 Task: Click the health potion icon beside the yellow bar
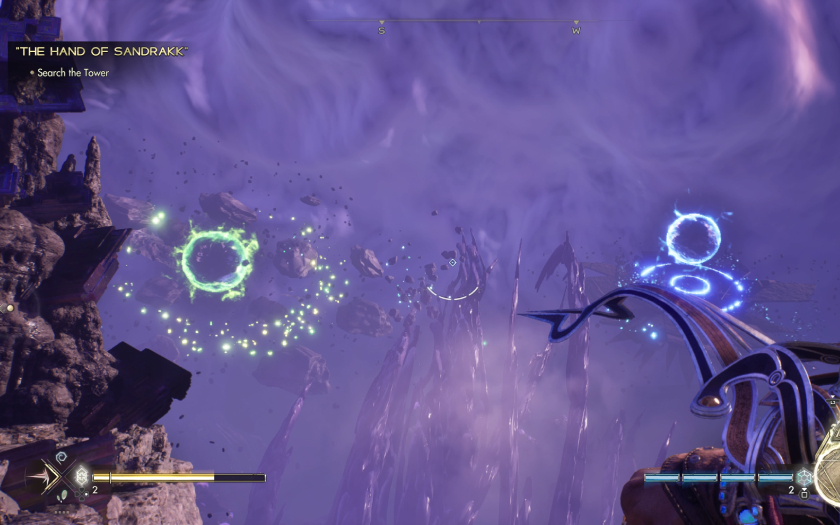coord(81,477)
